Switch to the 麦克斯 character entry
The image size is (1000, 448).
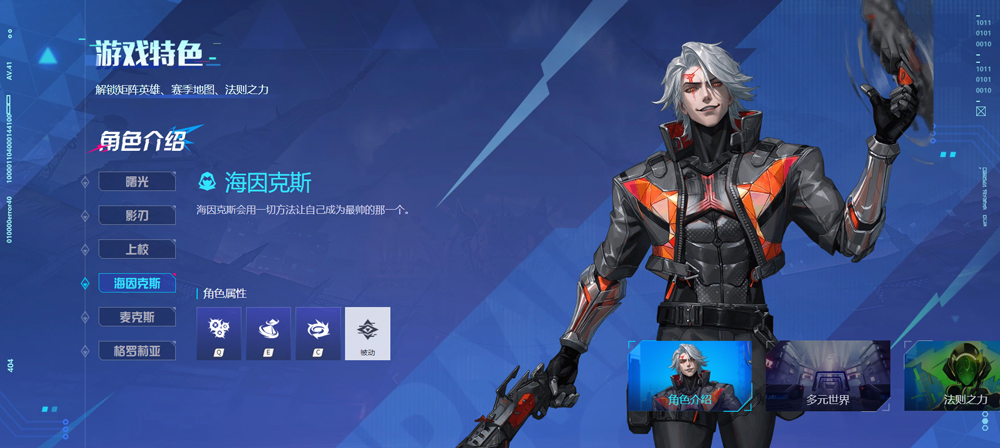tap(137, 318)
